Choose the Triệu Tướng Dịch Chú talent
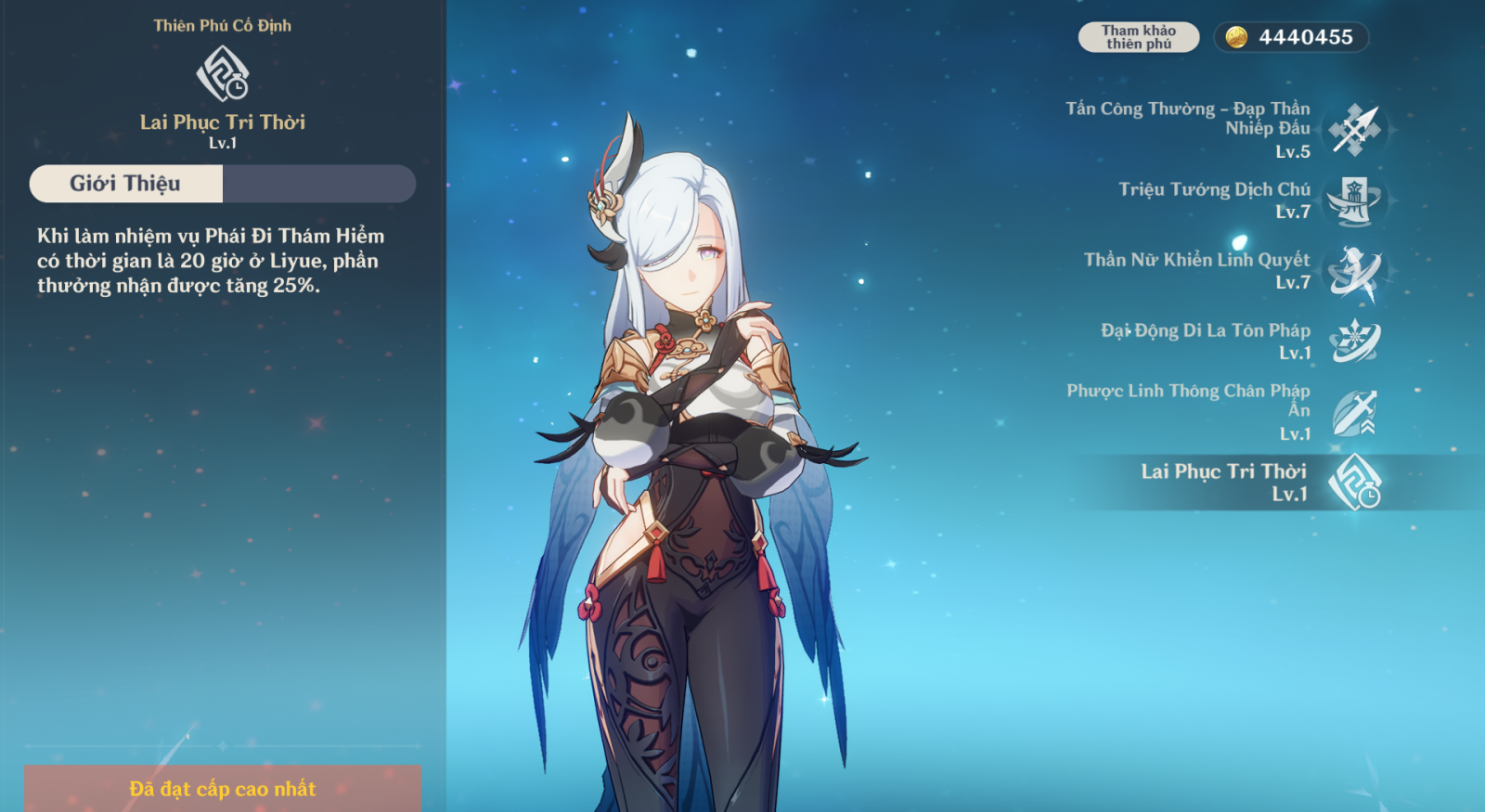1485x812 pixels. [1354, 200]
